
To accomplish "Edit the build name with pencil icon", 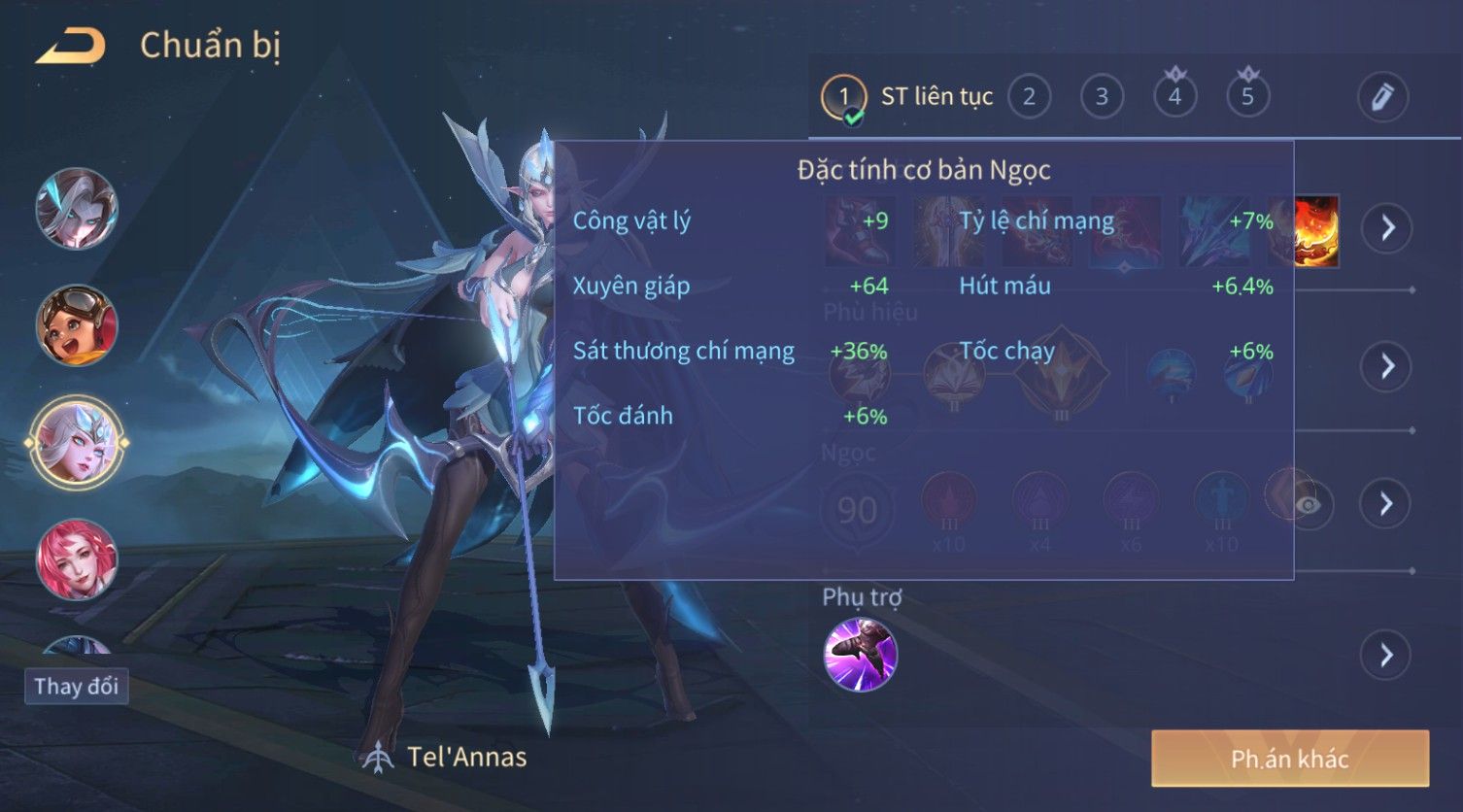I will tap(1381, 97).
